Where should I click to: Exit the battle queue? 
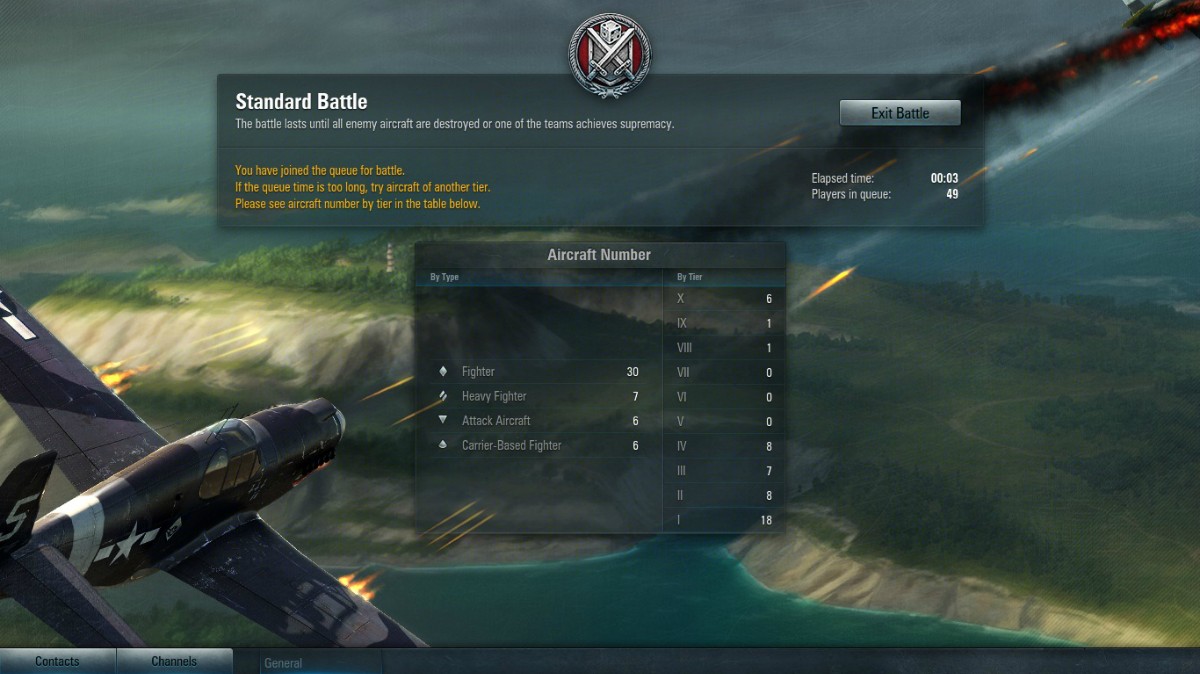tap(900, 113)
